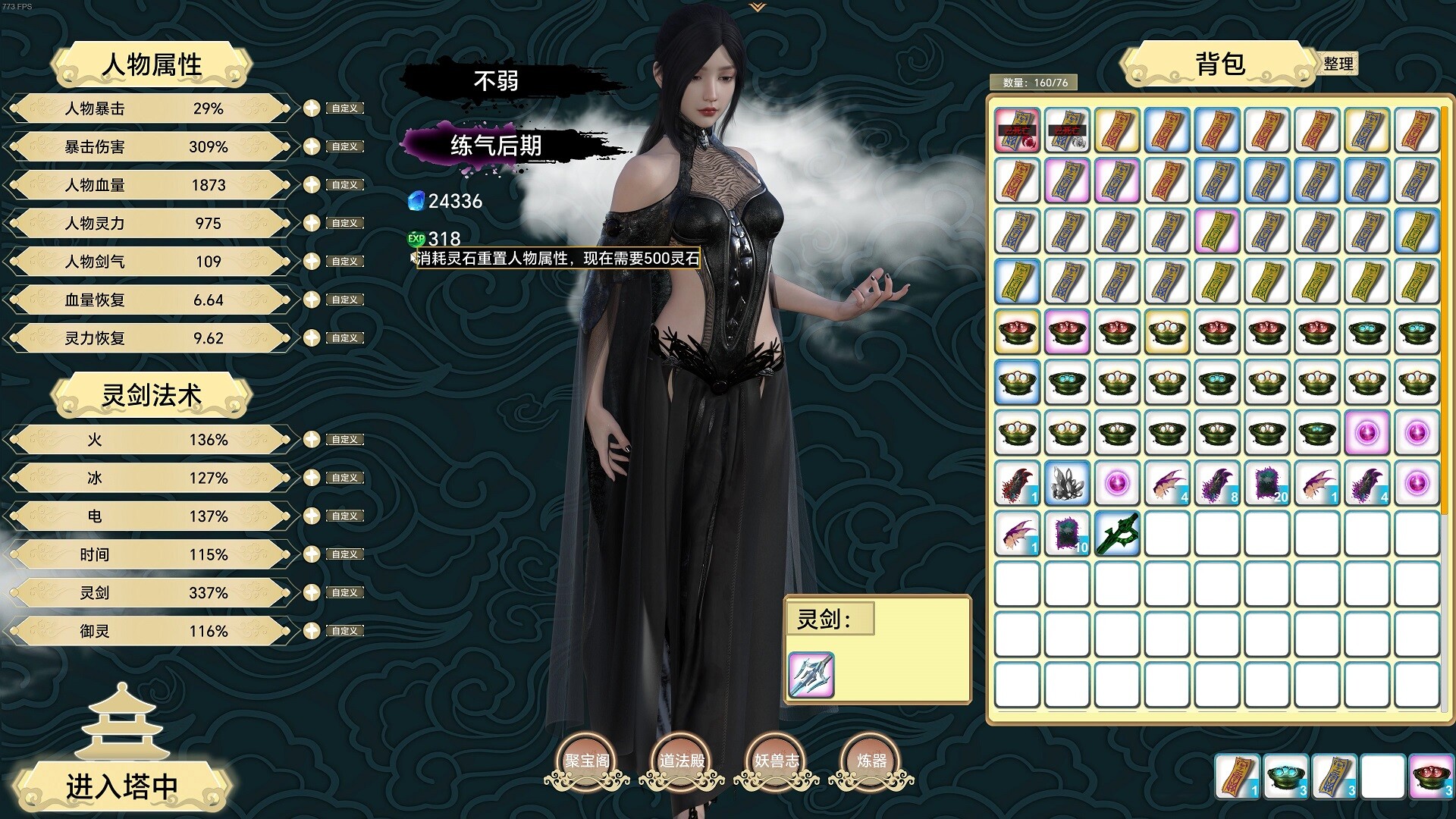Select the equipped spirit sword icon
Screen dimensions: 1456x819
[811, 674]
